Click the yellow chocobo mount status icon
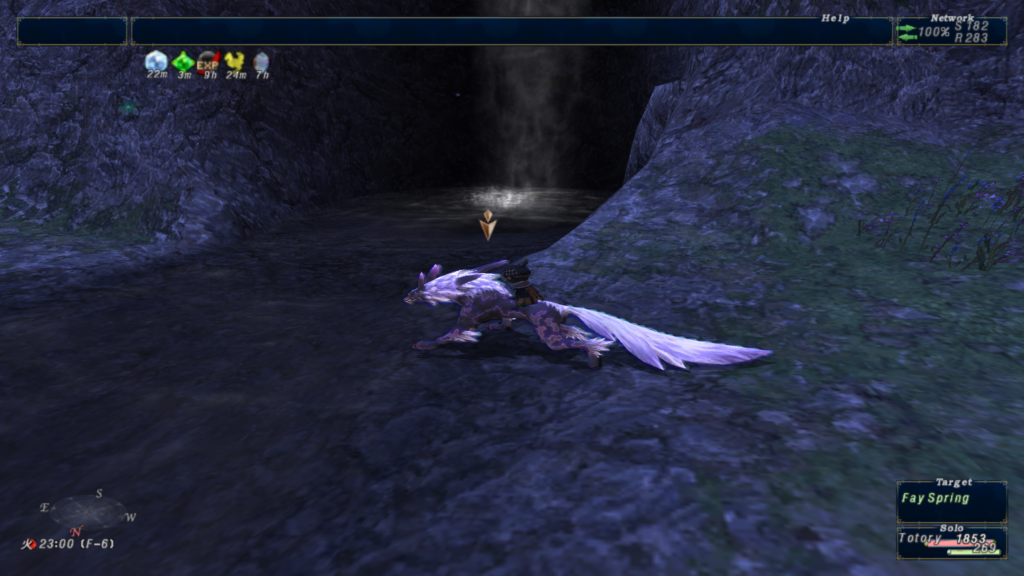Image resolution: width=1024 pixels, height=576 pixels. [235, 61]
